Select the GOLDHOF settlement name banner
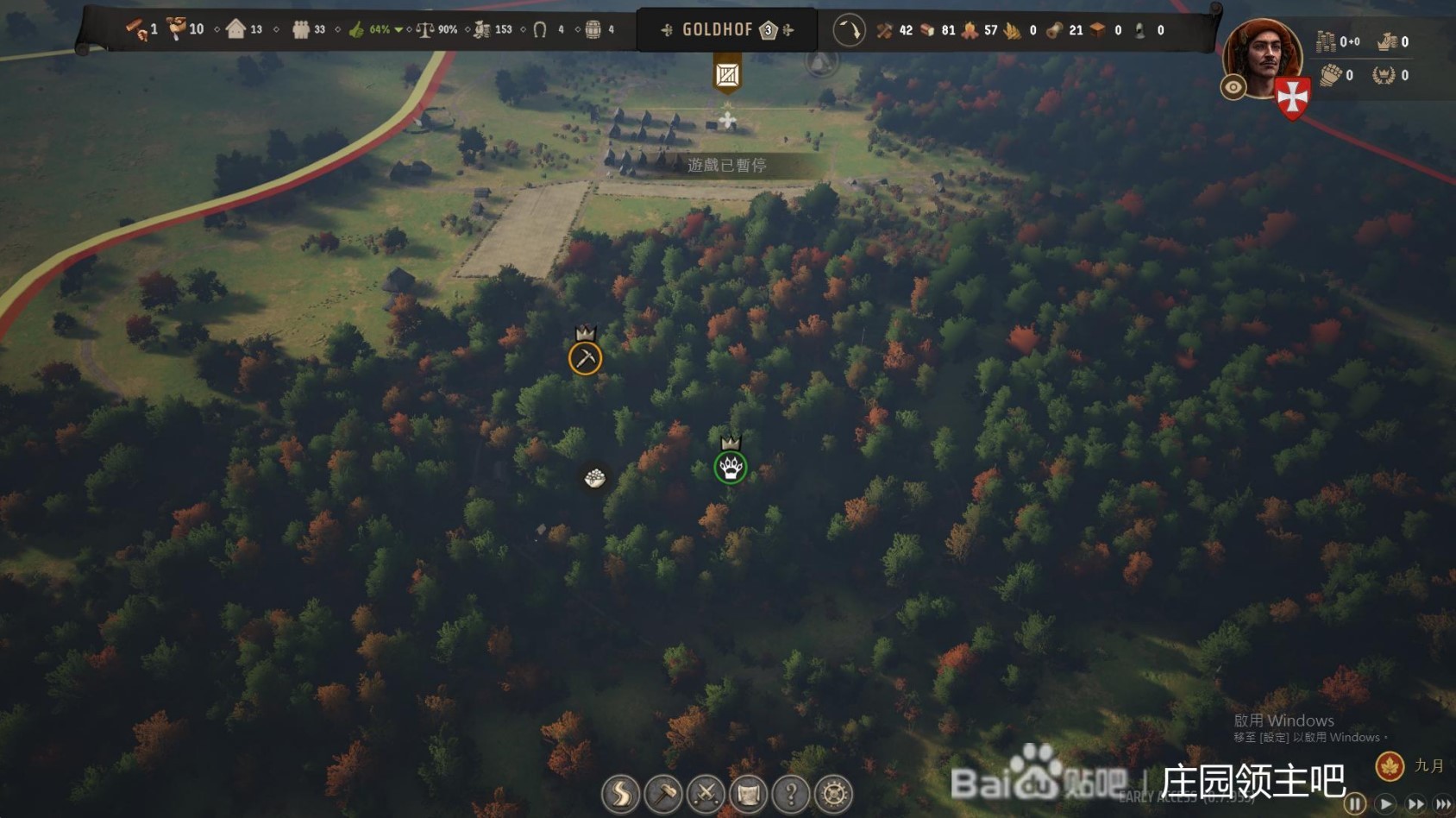The image size is (1456, 818). (718, 30)
